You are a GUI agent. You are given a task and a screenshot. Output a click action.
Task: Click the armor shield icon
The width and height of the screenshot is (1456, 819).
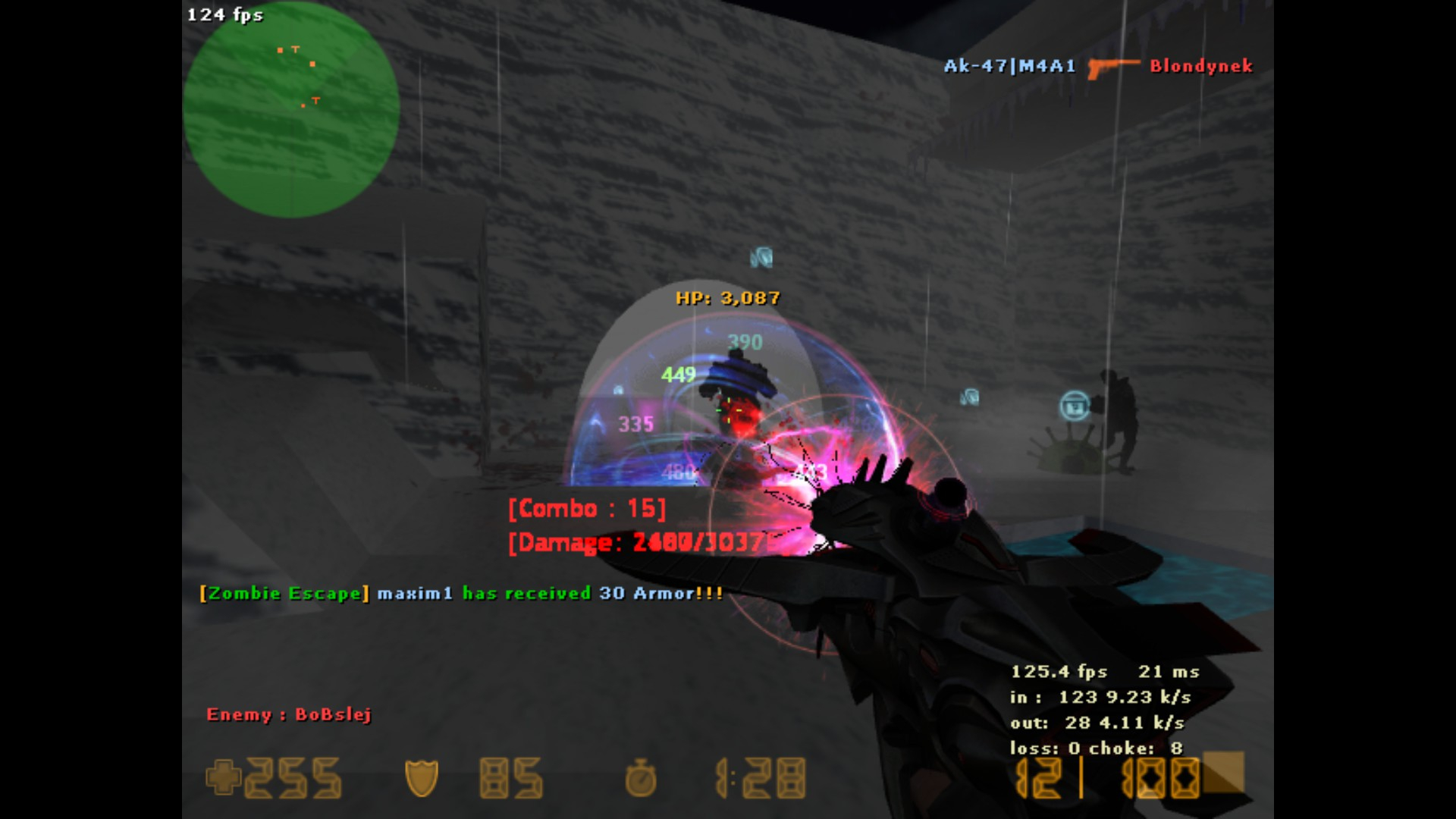click(422, 778)
